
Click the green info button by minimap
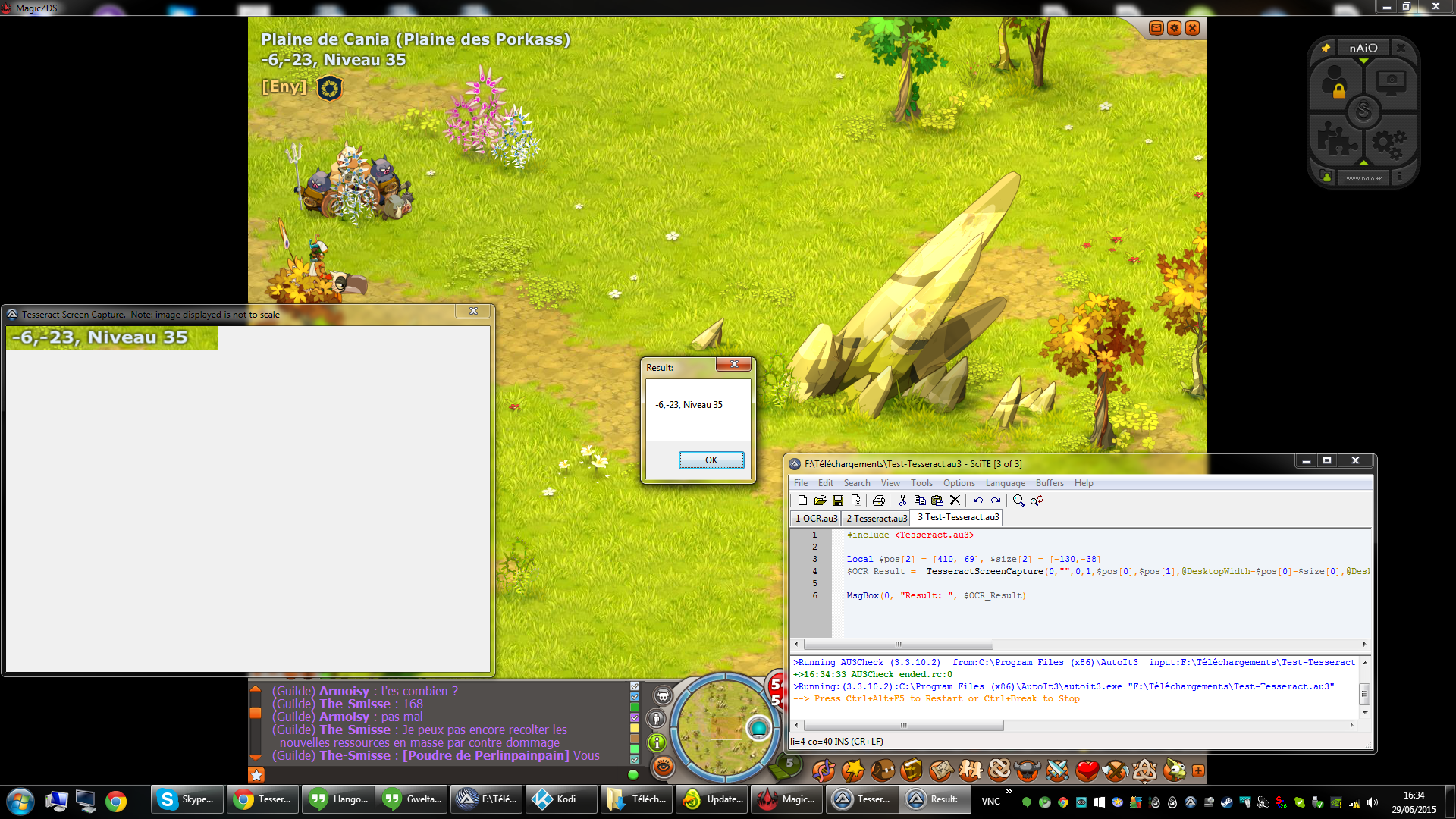coord(657,743)
